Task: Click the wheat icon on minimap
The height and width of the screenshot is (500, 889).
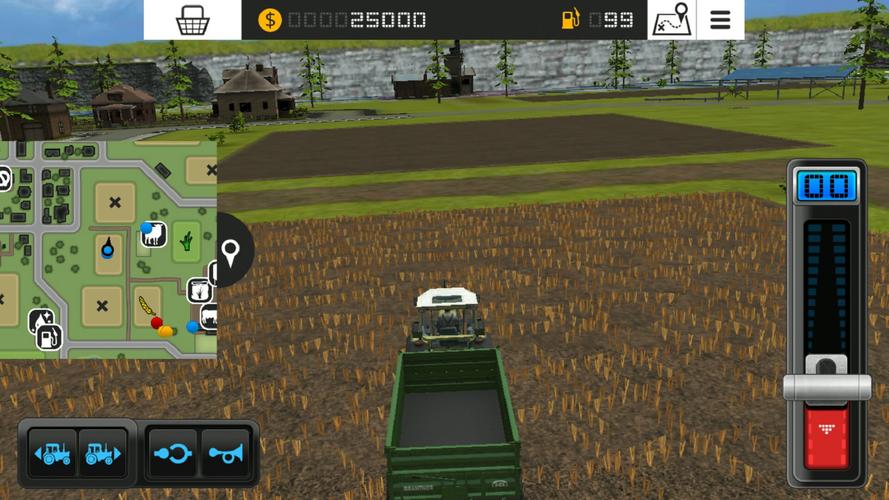Action: point(145,304)
